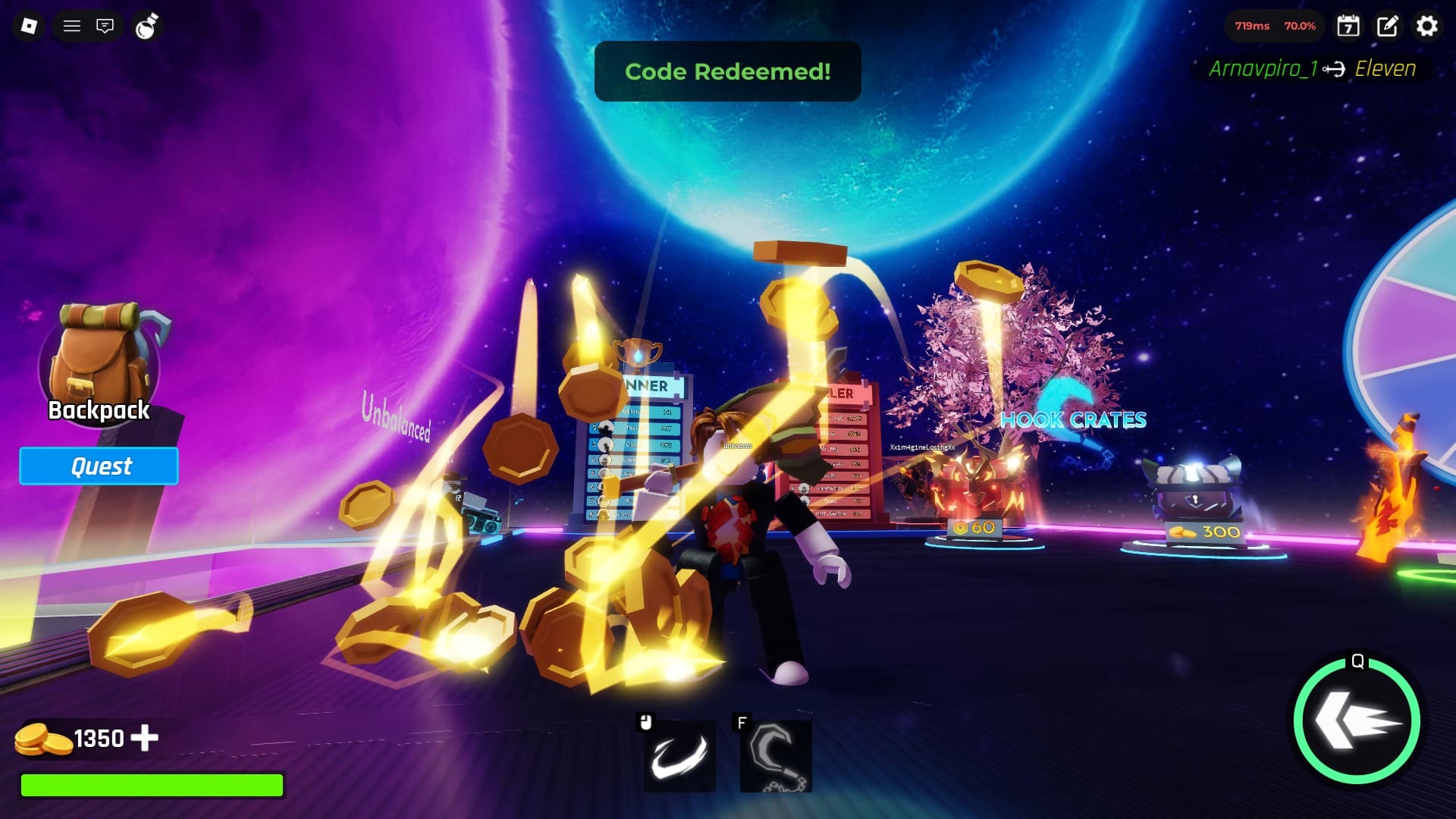Open the settings gear icon
The height and width of the screenshot is (819, 1456).
click(1427, 27)
